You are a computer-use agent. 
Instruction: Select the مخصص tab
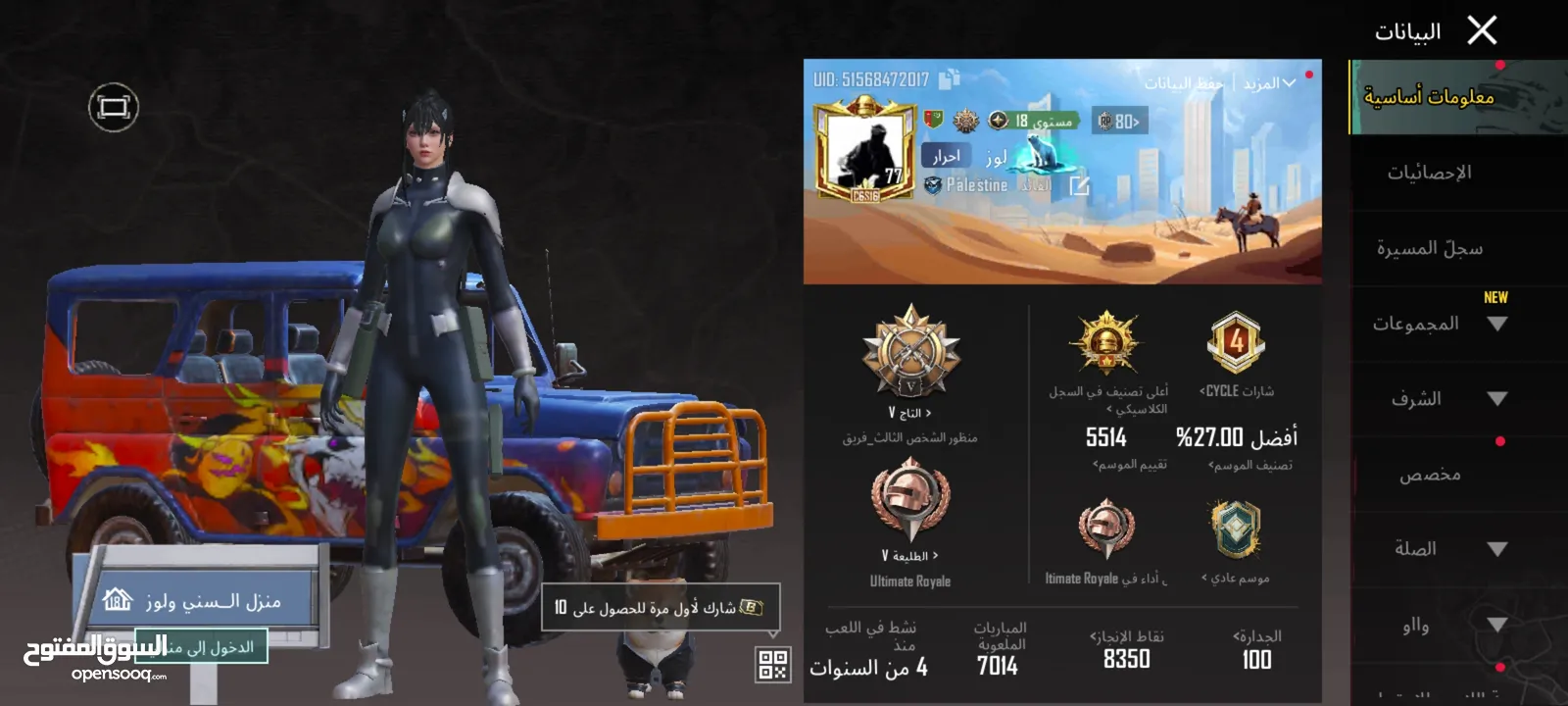(x=1429, y=475)
